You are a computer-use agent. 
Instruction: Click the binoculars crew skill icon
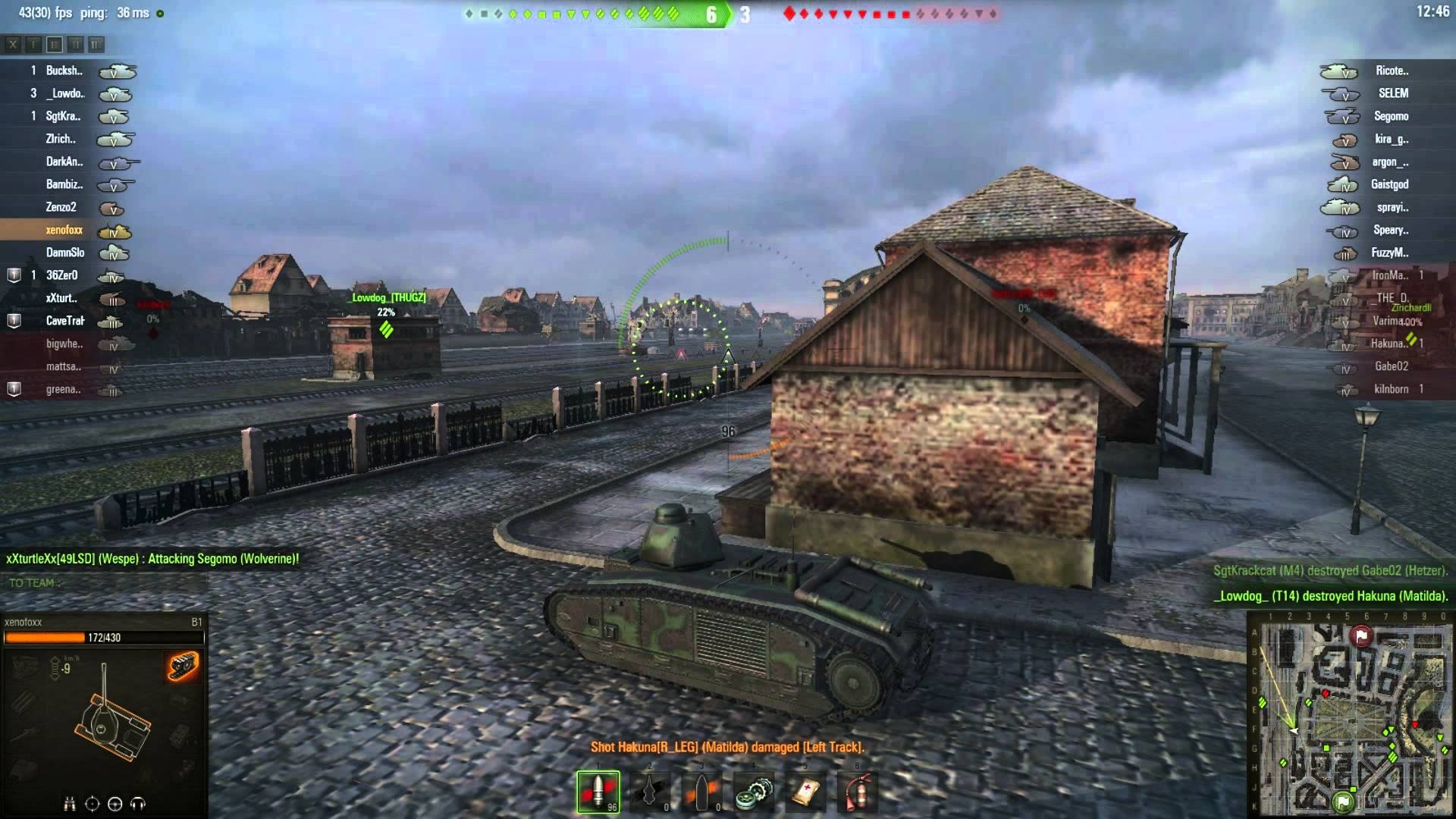tap(70, 802)
